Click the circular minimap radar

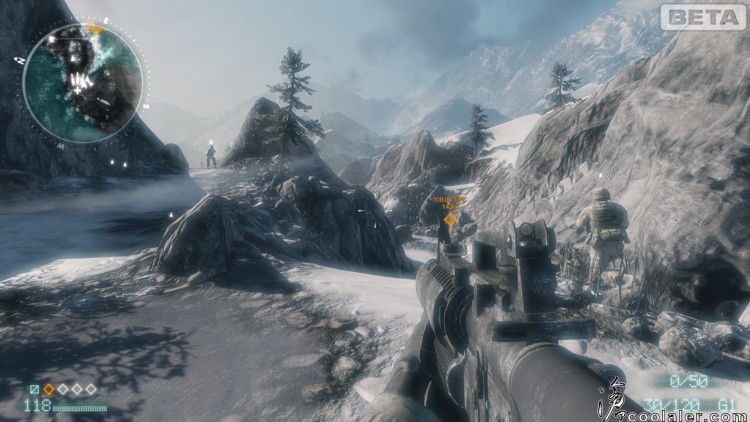pyautogui.click(x=82, y=82)
